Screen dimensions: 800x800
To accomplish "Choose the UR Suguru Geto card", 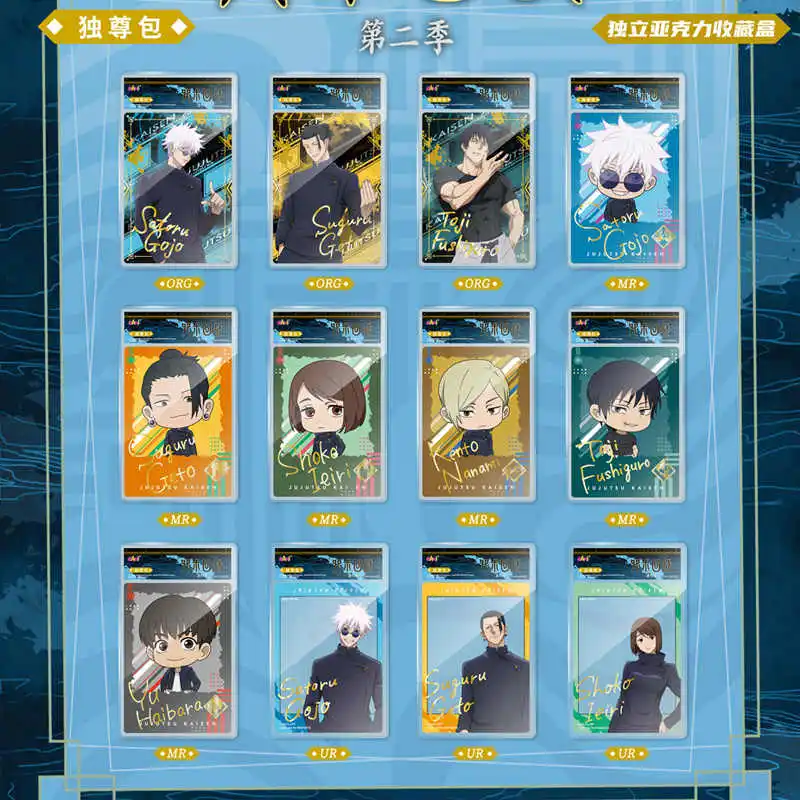I will (477, 641).
